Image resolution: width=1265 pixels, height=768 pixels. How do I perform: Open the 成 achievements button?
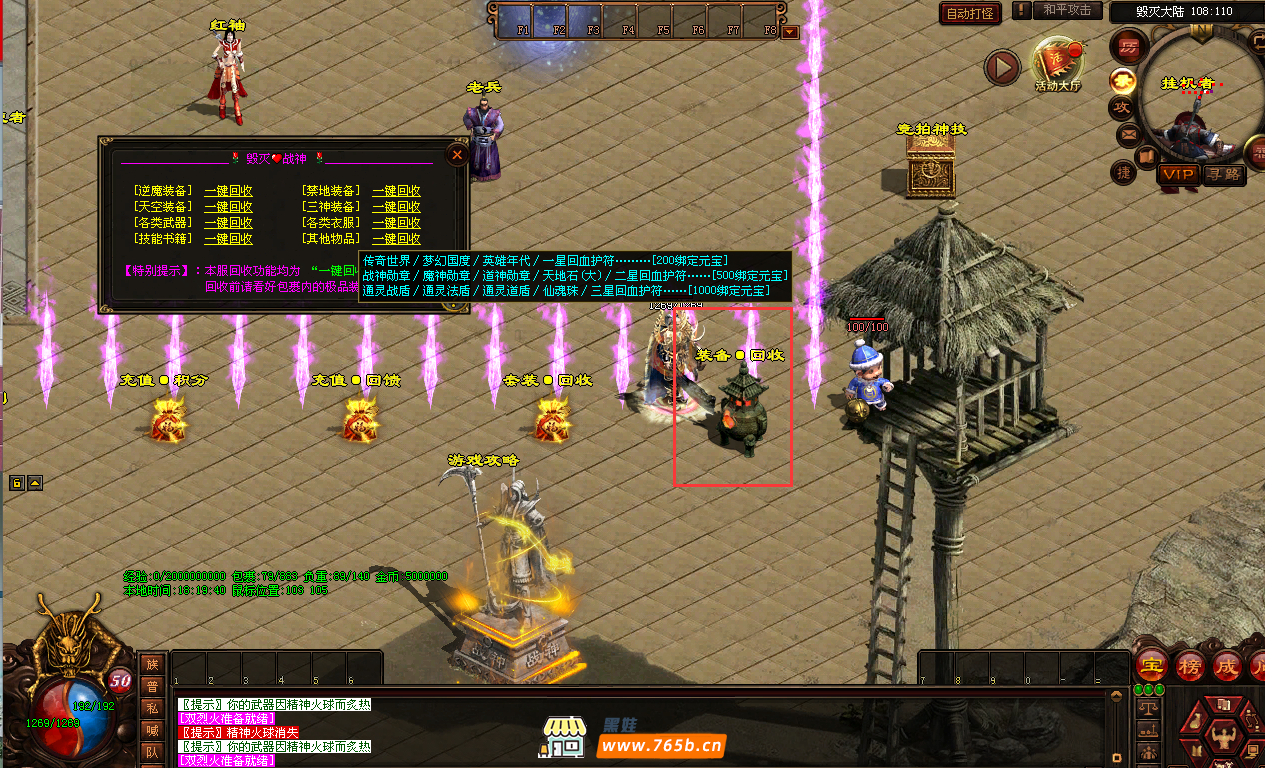(x=1225, y=665)
